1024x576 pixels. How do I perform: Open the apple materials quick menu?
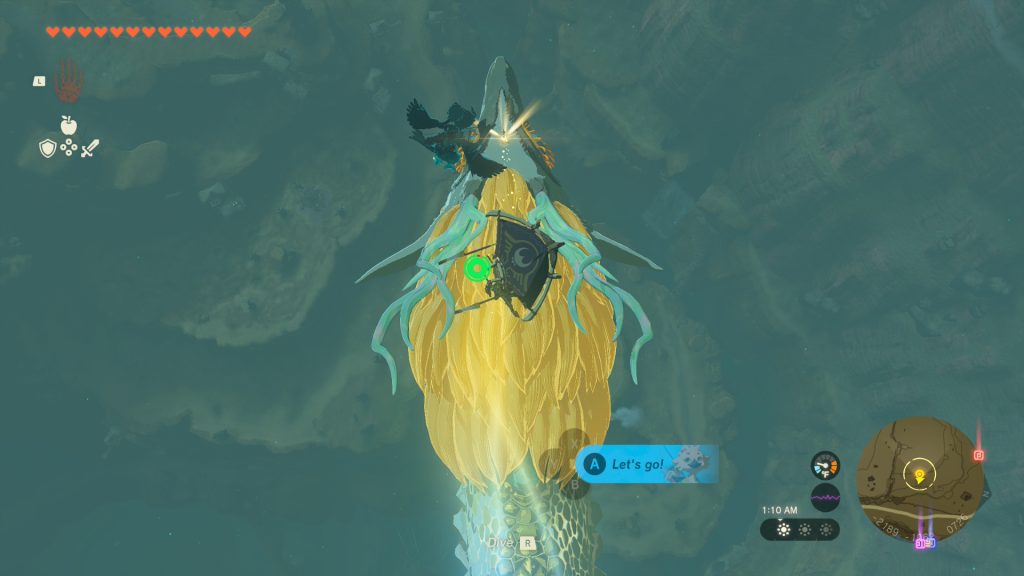tap(69, 126)
